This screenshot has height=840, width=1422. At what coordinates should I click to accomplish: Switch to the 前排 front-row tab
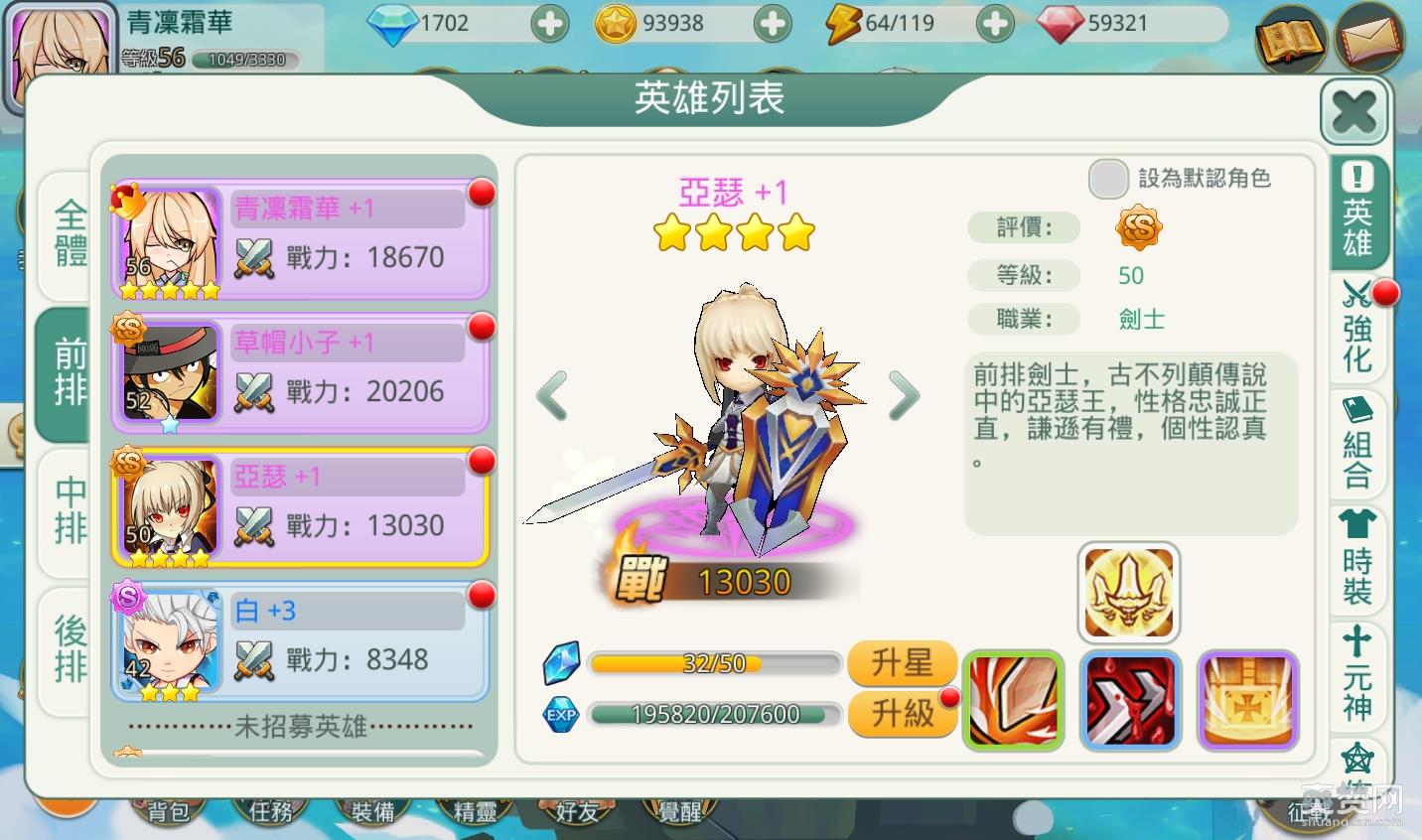point(67,375)
